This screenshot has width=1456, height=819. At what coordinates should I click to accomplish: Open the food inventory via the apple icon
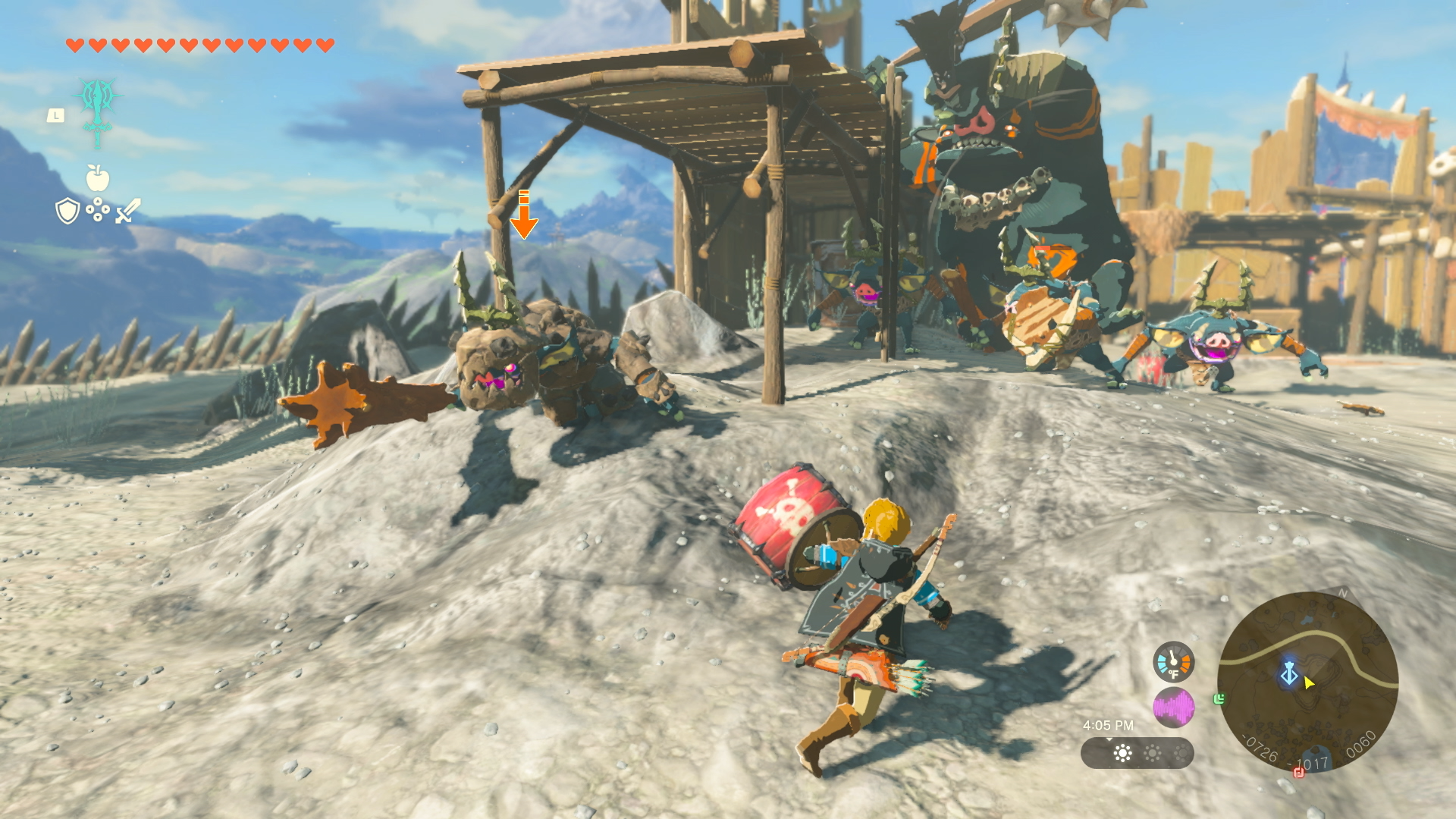[x=98, y=177]
